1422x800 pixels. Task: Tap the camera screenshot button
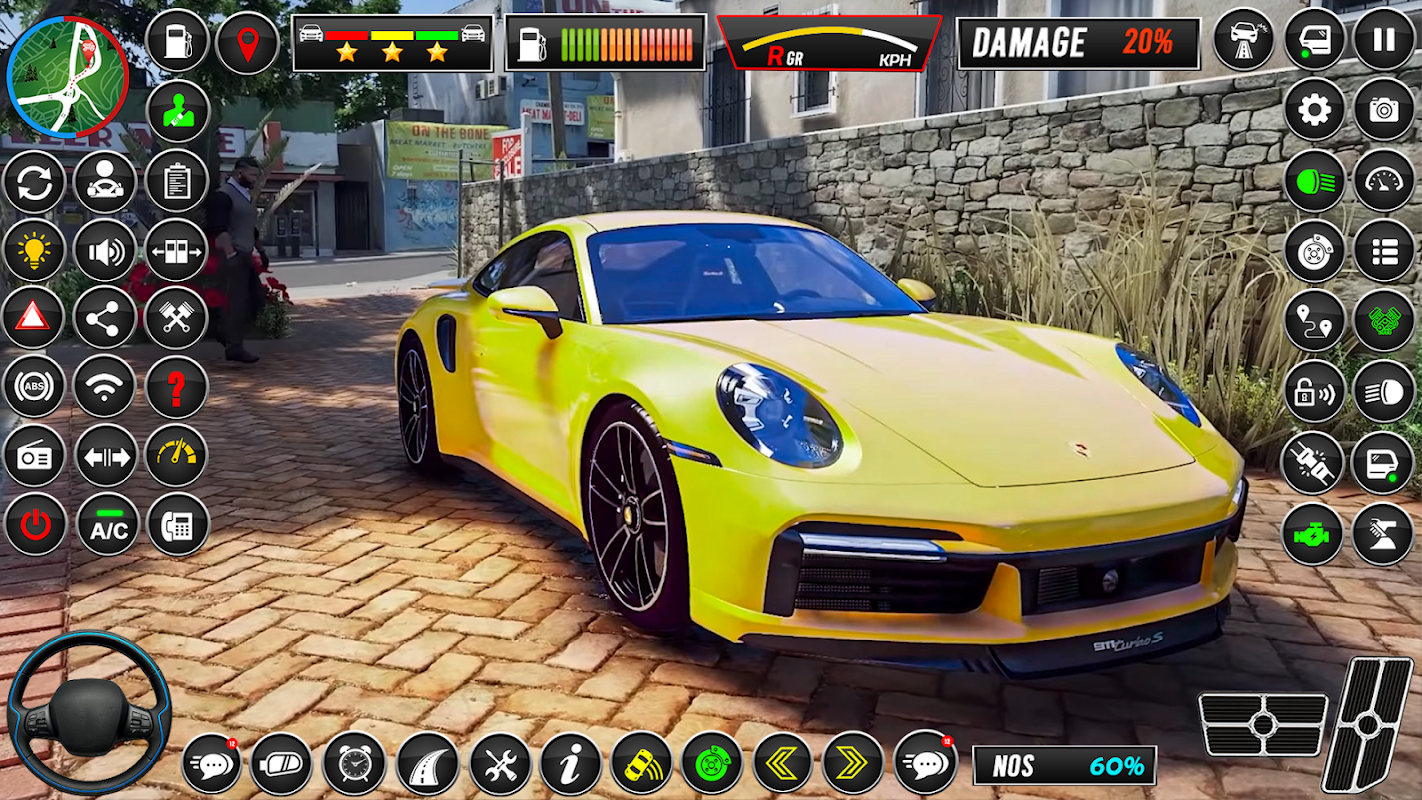[1384, 110]
